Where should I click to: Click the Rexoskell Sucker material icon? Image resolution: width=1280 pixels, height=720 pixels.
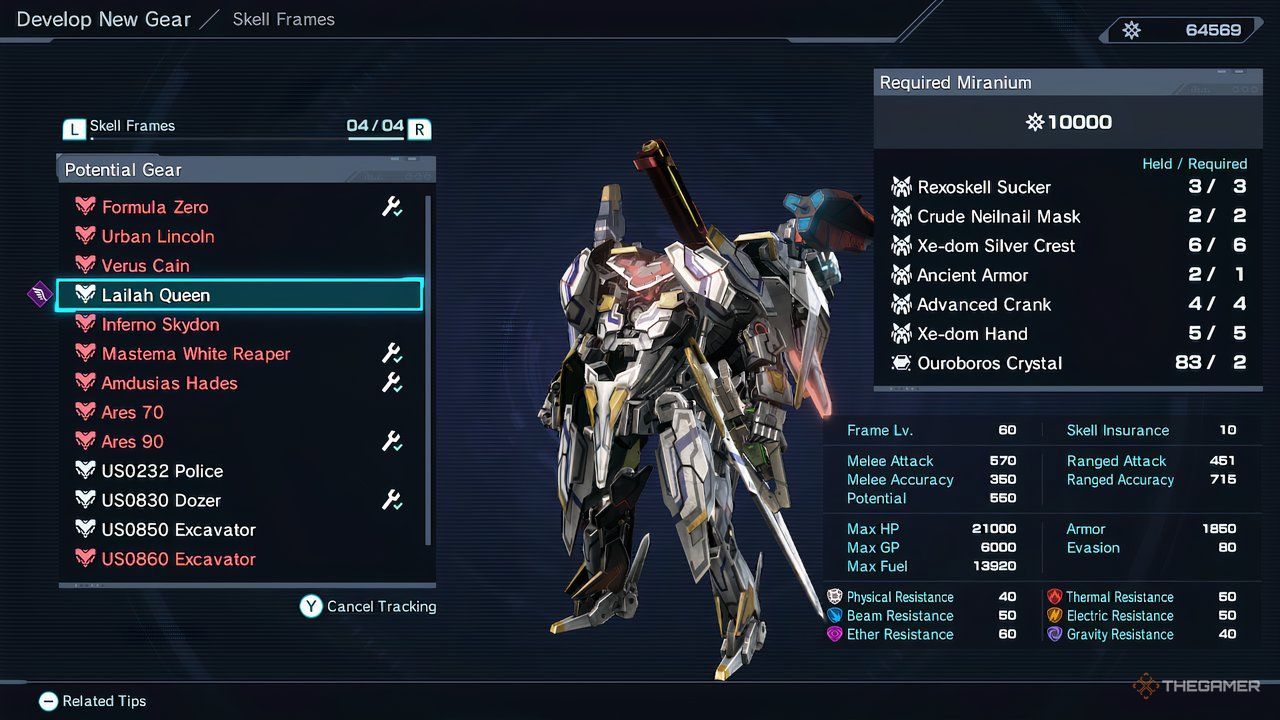click(903, 187)
